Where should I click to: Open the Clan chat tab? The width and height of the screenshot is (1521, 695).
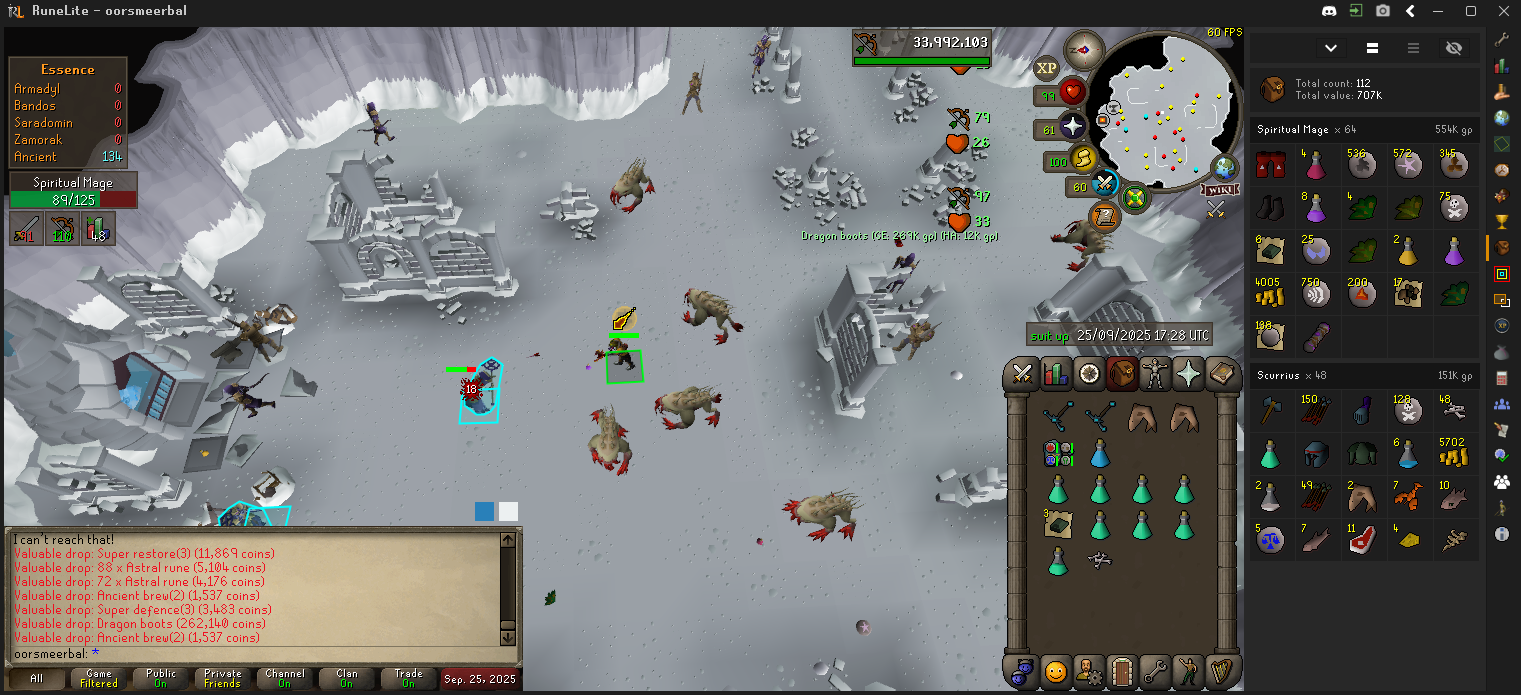(x=347, y=678)
